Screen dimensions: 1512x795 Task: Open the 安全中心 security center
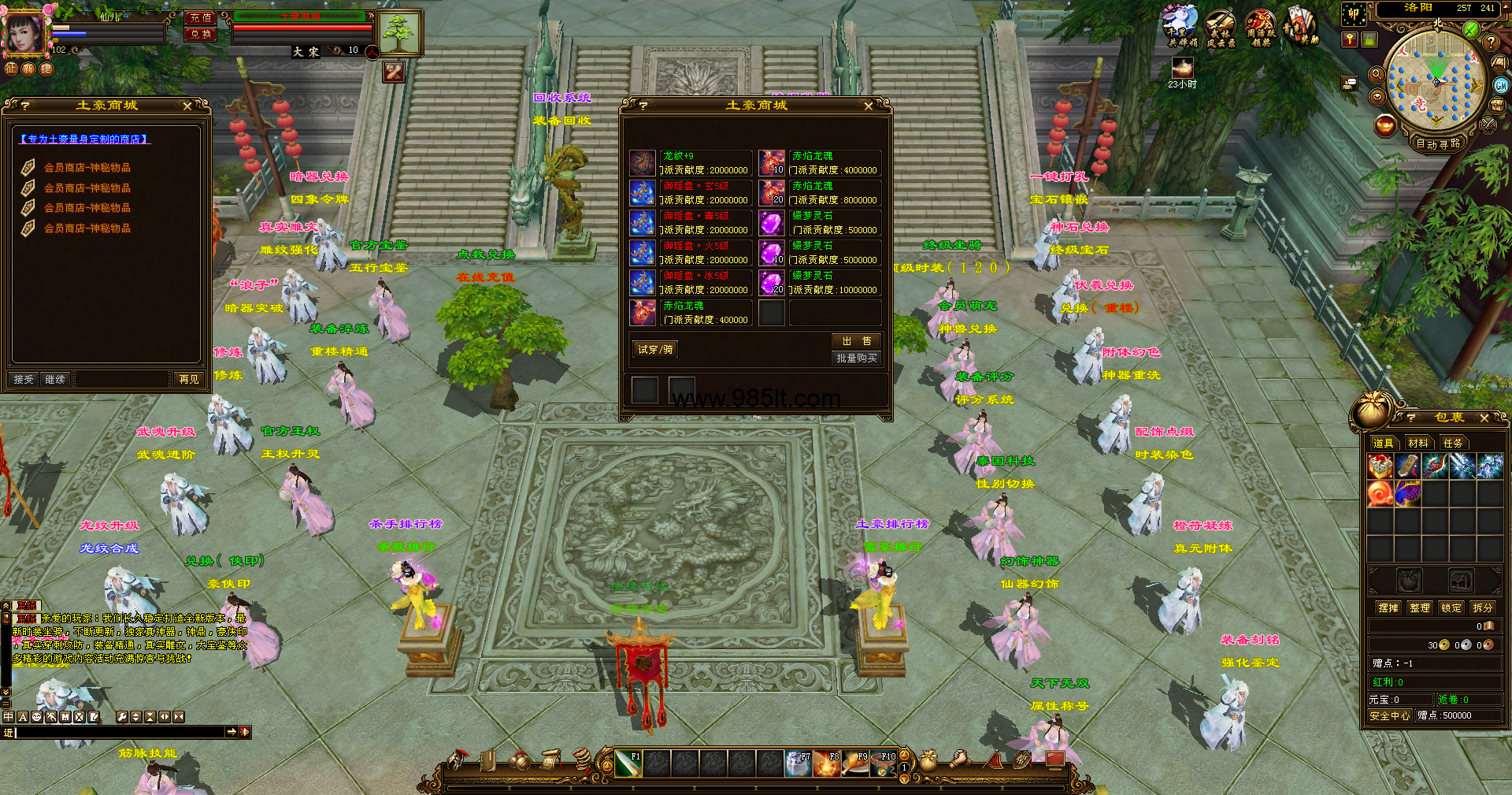point(1389,716)
